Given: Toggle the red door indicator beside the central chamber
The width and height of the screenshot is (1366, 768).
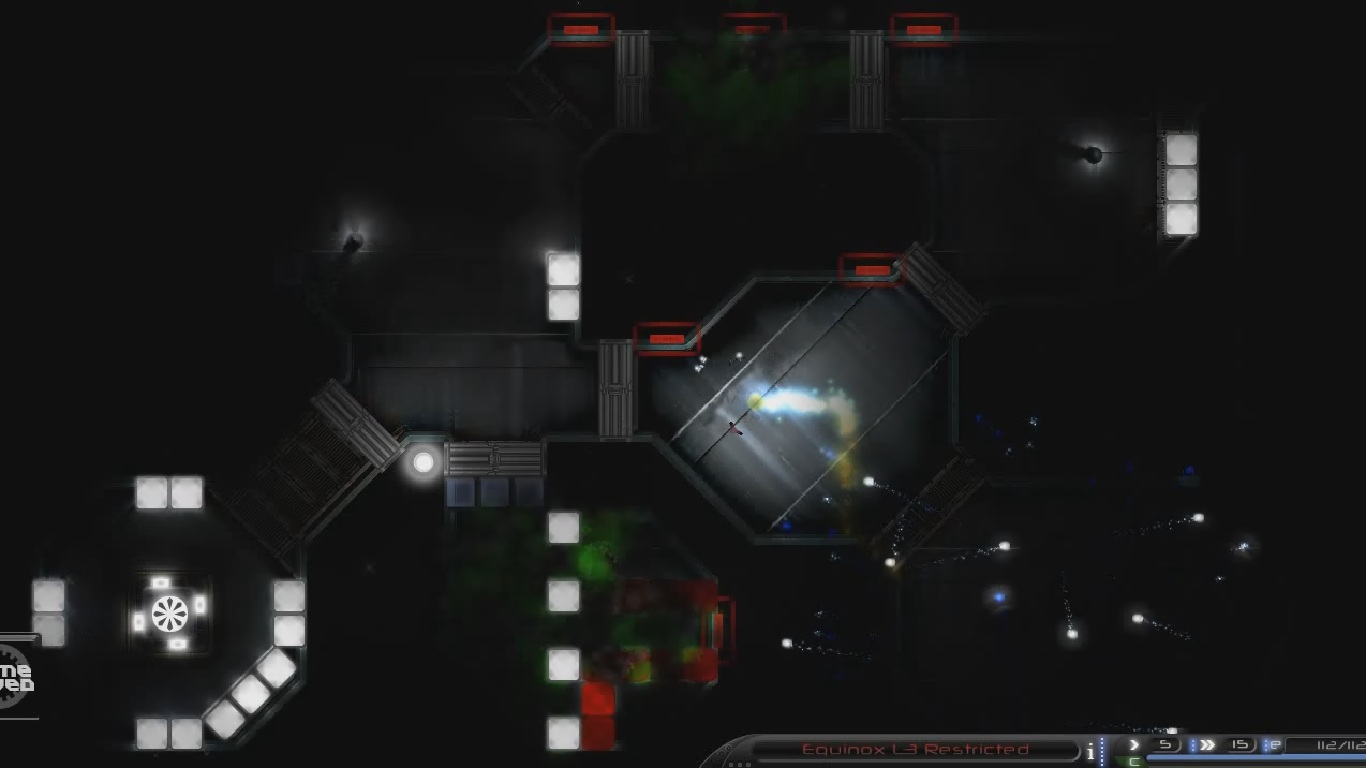Looking at the screenshot, I should [x=668, y=339].
